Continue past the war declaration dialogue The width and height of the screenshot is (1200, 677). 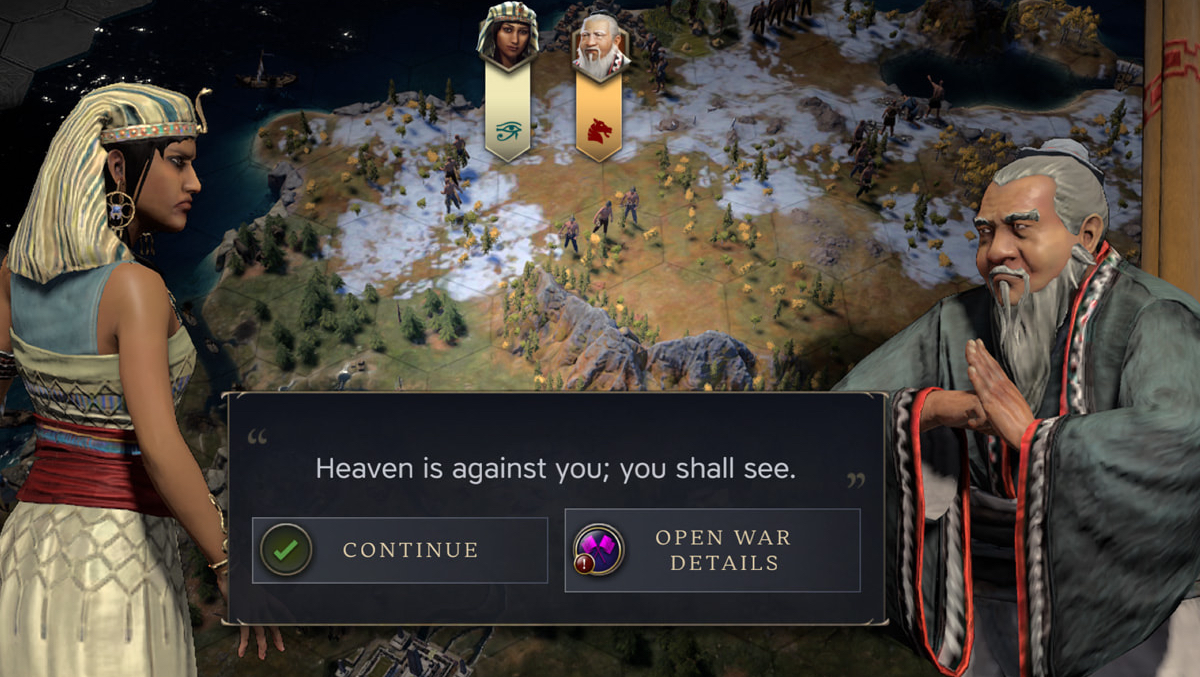coord(400,550)
